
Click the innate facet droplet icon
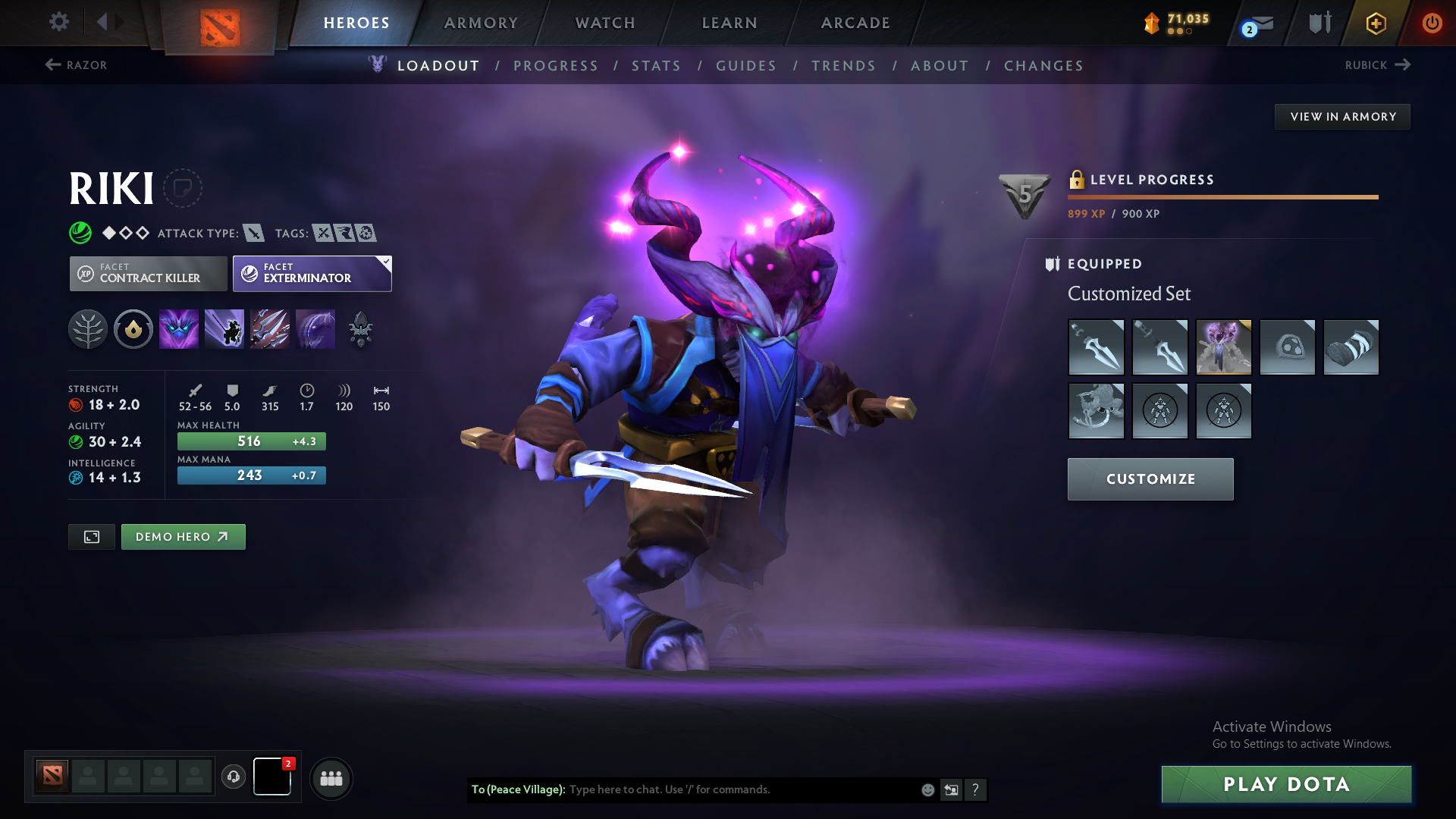tap(133, 329)
